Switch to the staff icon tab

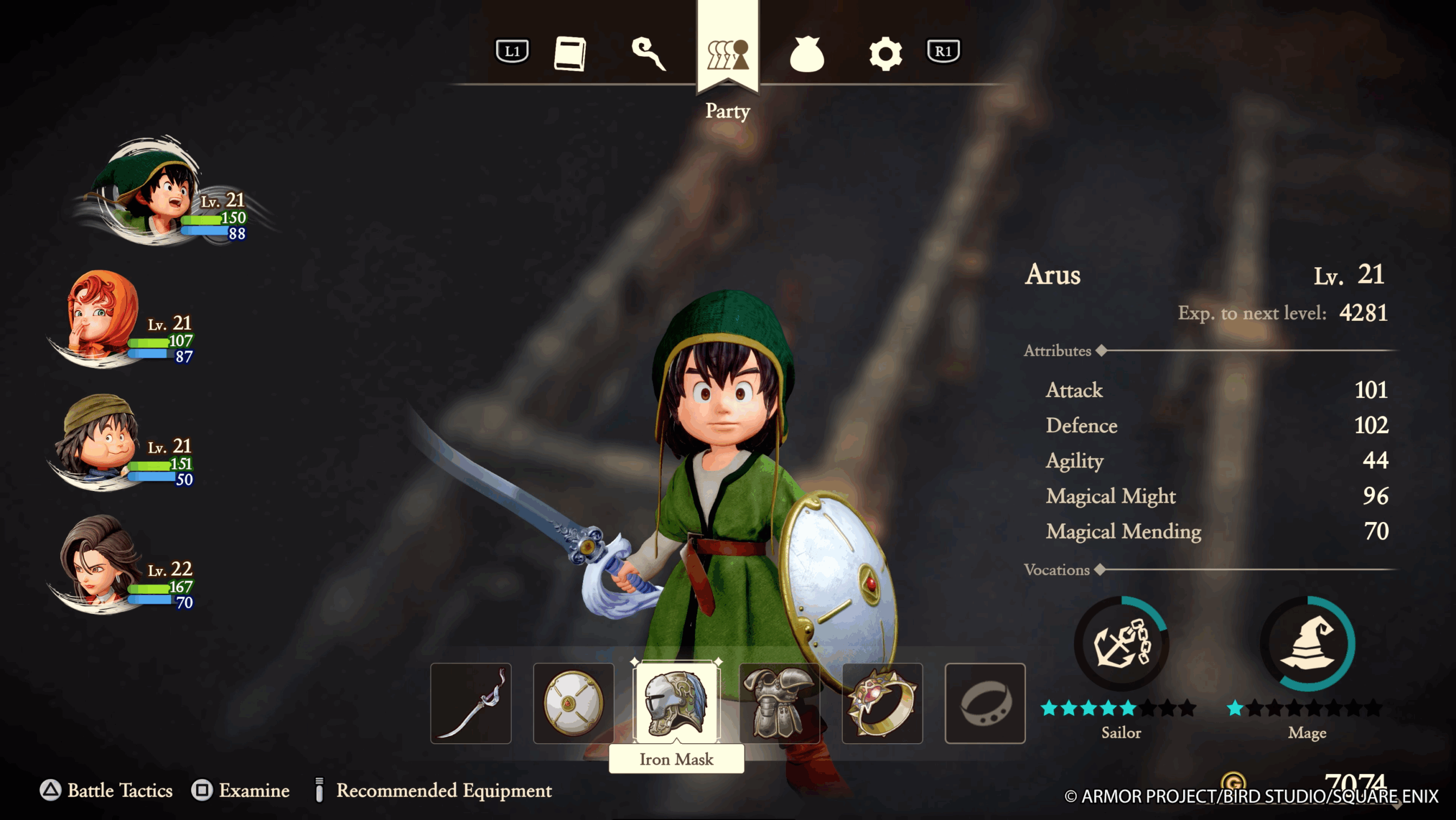(x=648, y=54)
